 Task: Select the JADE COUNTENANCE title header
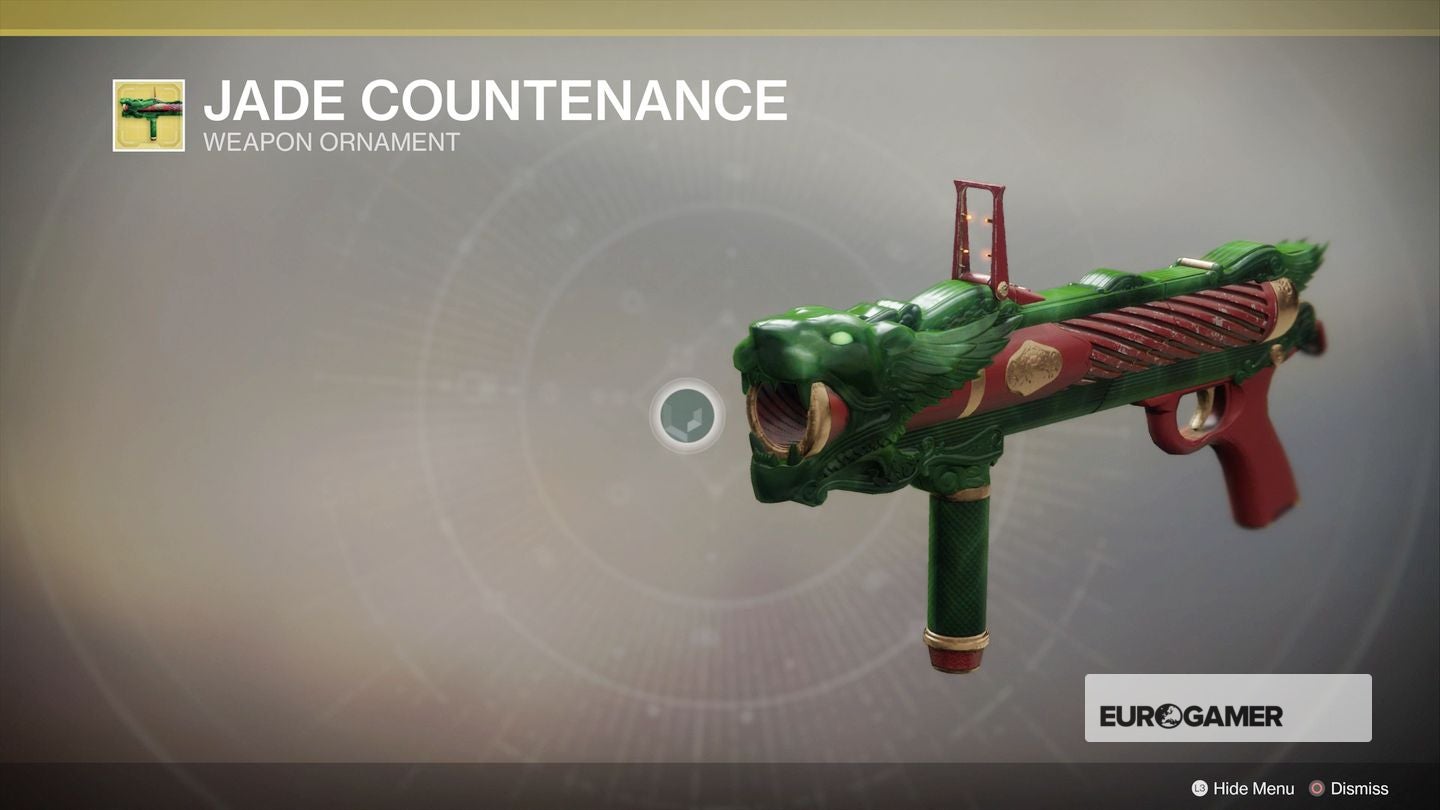click(495, 100)
